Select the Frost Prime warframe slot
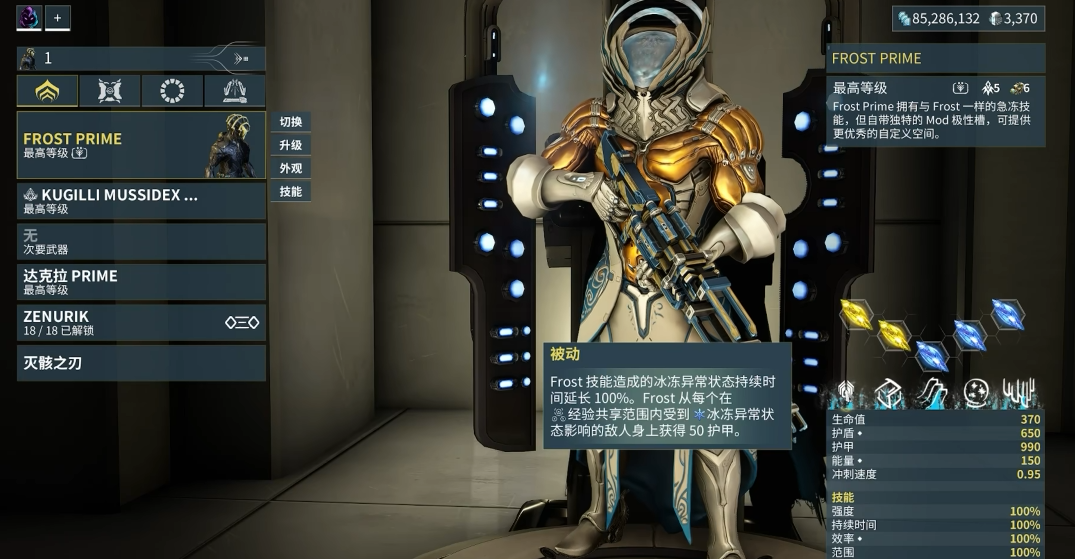Image resolution: width=1075 pixels, height=559 pixels. click(141, 145)
